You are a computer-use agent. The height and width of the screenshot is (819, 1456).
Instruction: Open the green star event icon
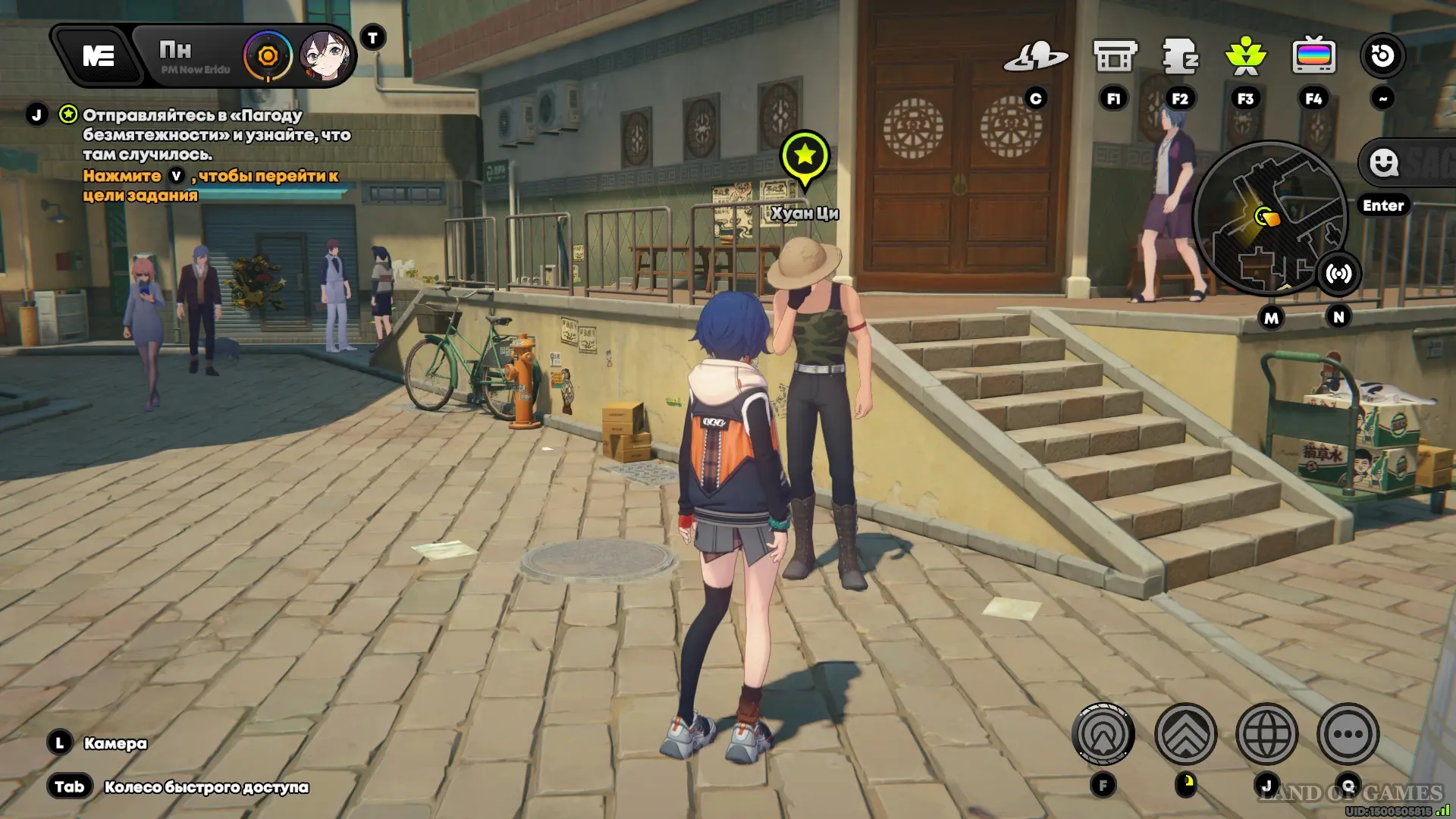1246,56
